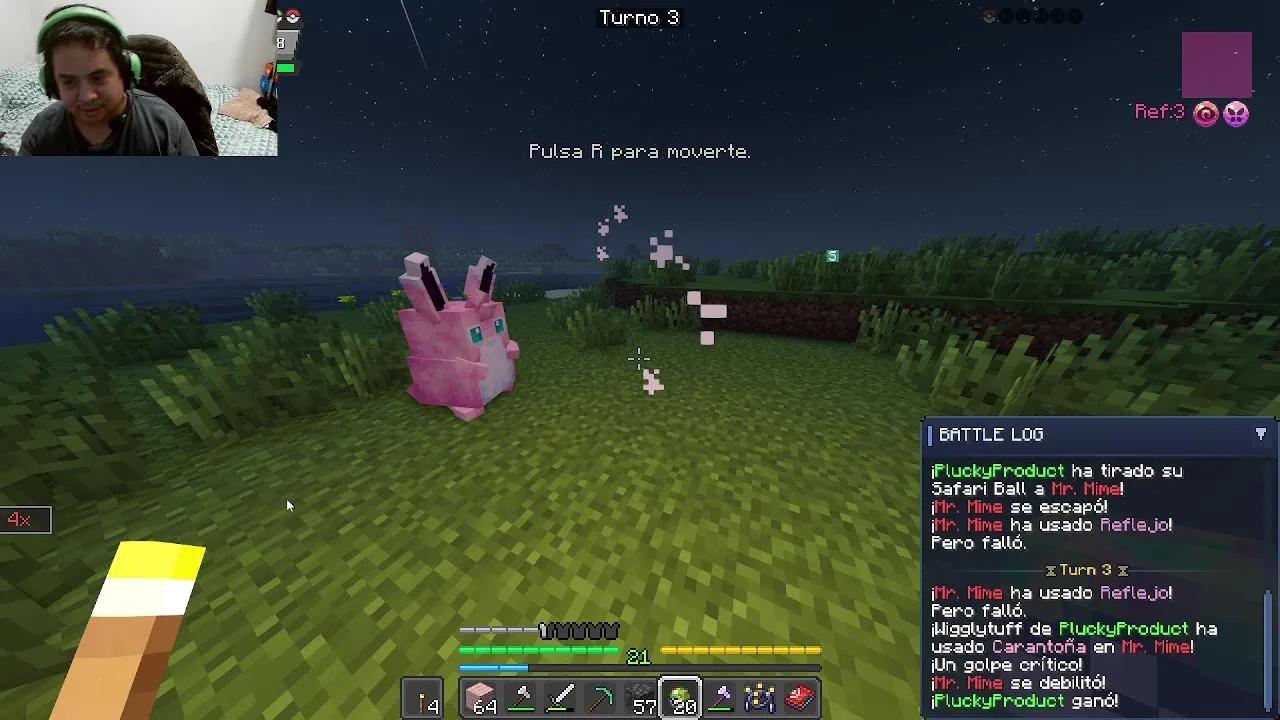Select the cobblestone stack of 57

coord(641,697)
